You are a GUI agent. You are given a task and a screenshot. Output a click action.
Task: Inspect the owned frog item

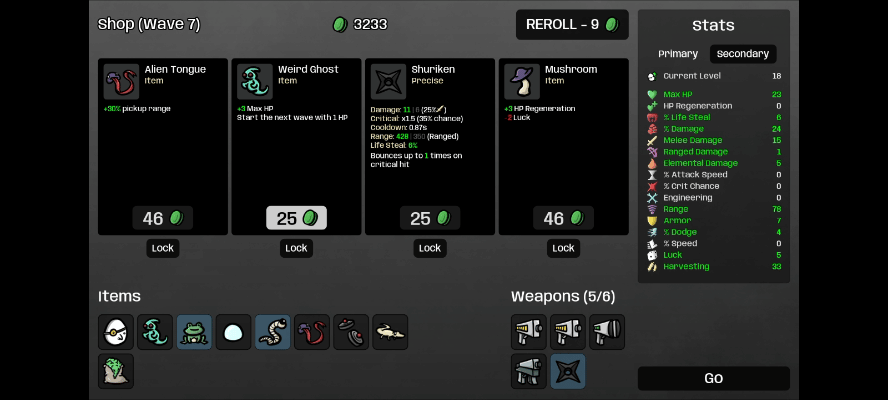click(x=194, y=332)
